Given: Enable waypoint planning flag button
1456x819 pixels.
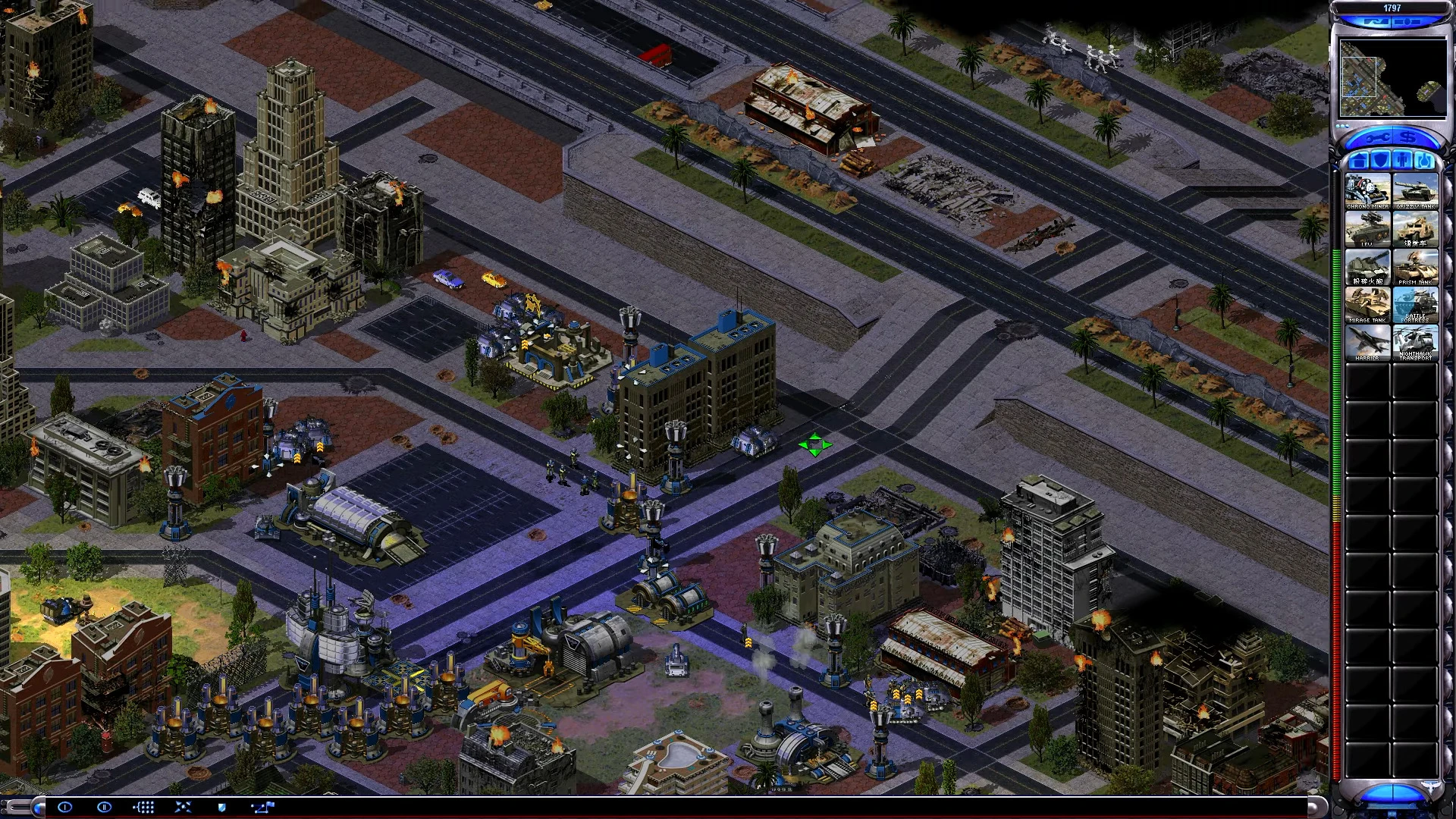Looking at the screenshot, I should (262, 807).
